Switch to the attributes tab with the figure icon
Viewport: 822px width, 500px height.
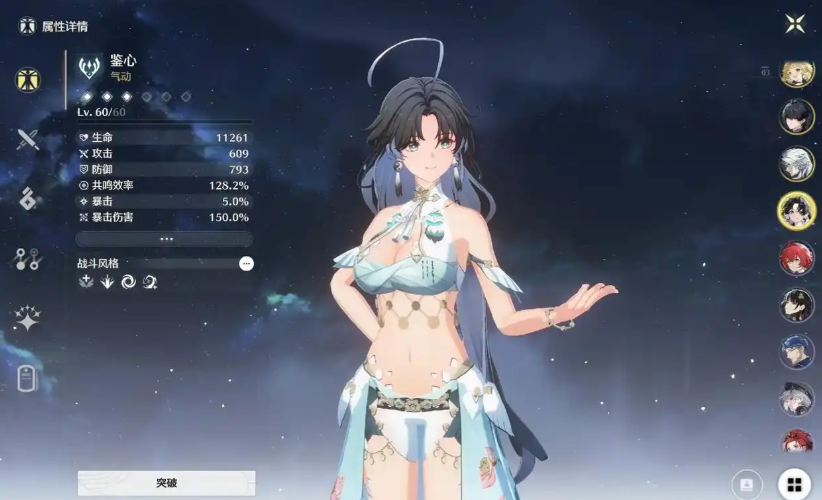point(28,80)
